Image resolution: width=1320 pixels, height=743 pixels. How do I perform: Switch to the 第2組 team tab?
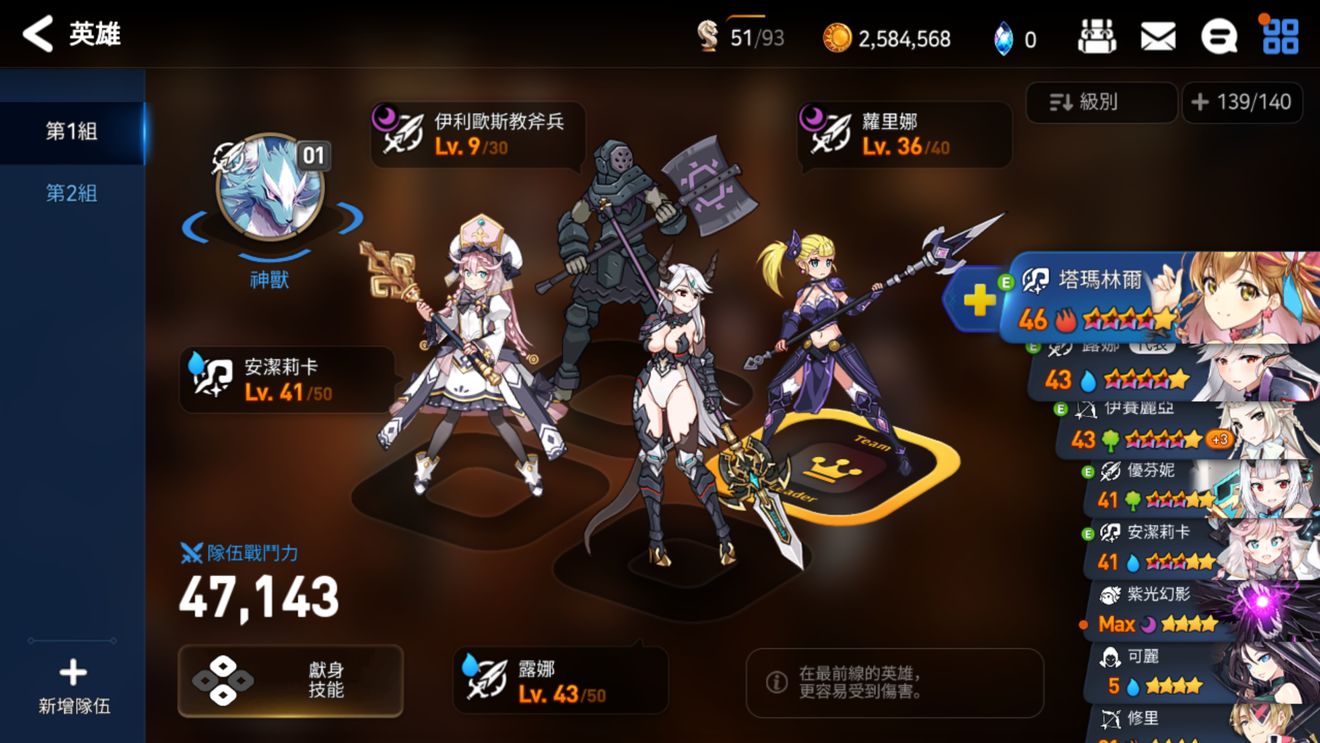pyautogui.click(x=70, y=193)
